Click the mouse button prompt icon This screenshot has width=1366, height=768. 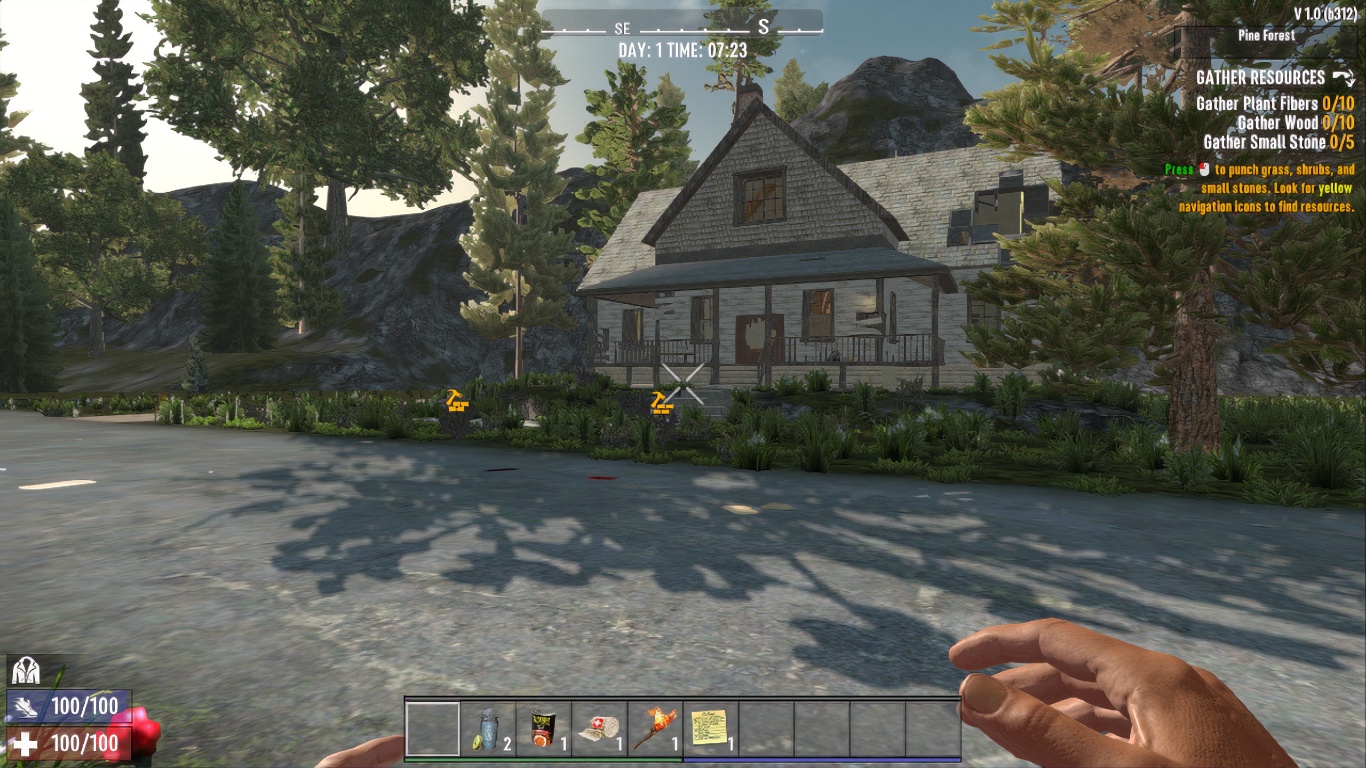coord(1203,170)
